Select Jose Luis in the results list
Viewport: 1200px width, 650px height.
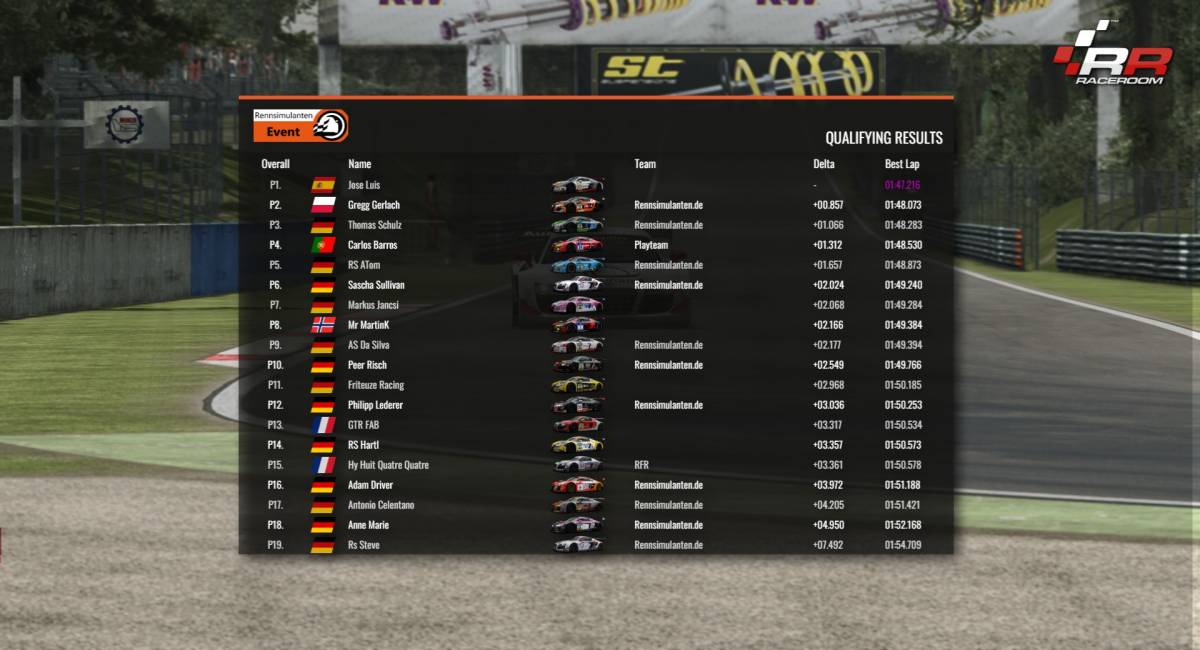click(x=364, y=185)
